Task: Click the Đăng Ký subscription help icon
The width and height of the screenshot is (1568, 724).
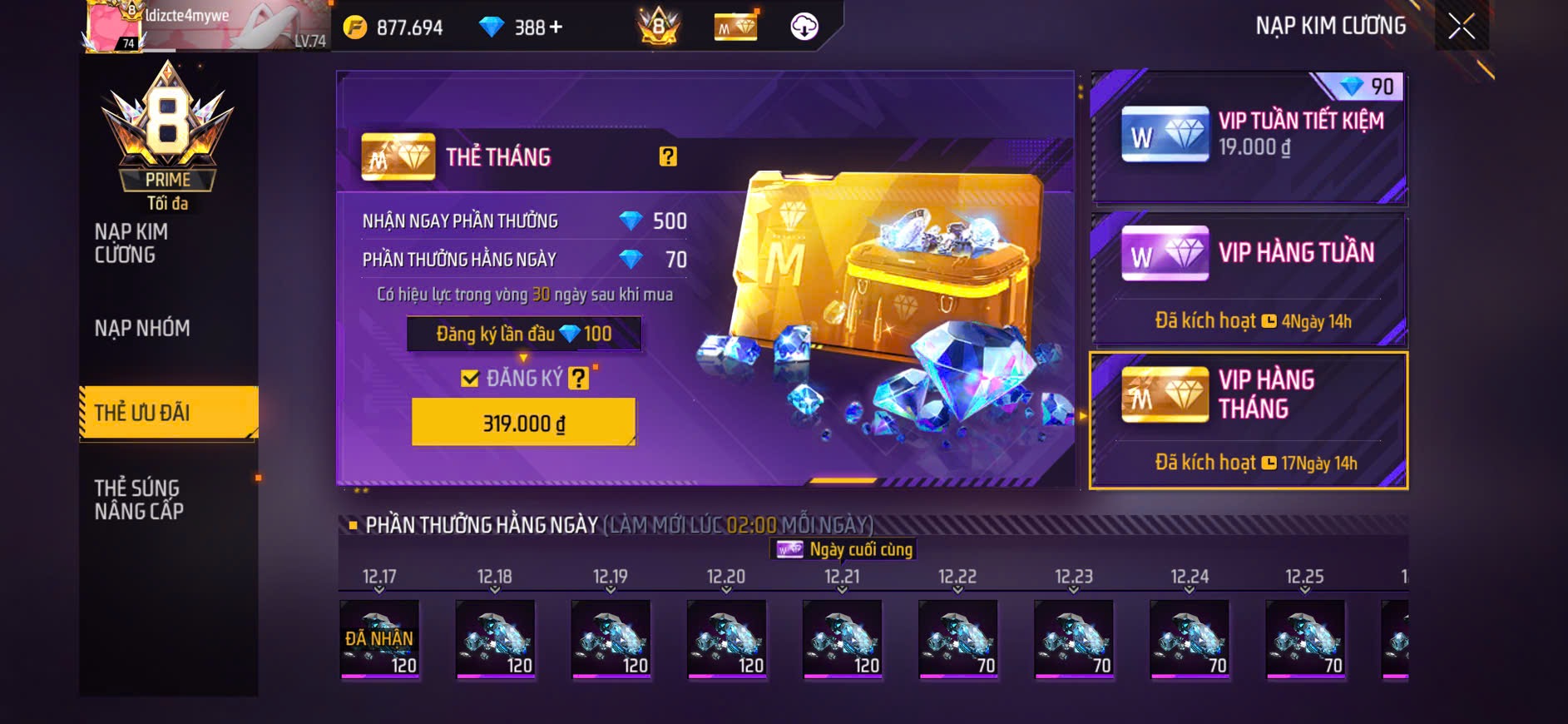Action: [x=578, y=379]
